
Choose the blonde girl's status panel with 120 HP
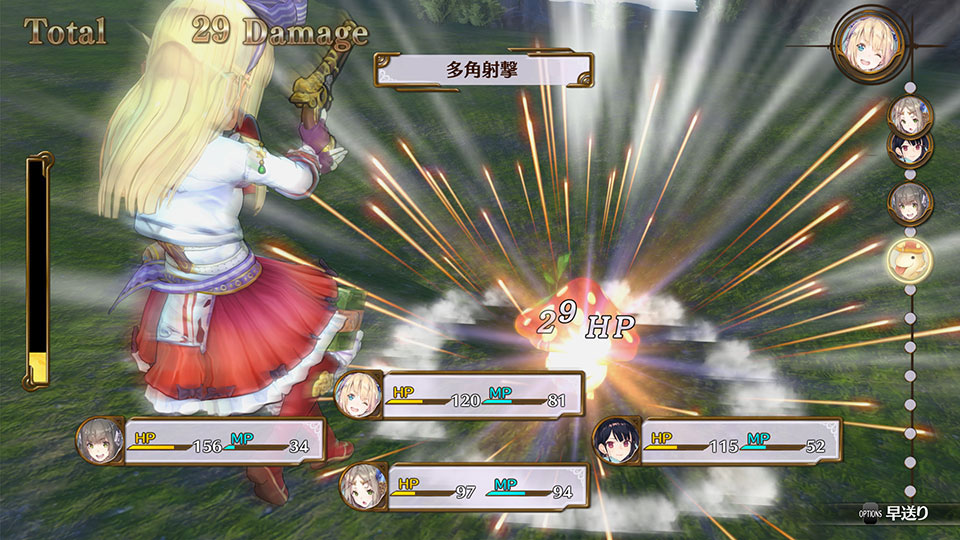[460, 394]
